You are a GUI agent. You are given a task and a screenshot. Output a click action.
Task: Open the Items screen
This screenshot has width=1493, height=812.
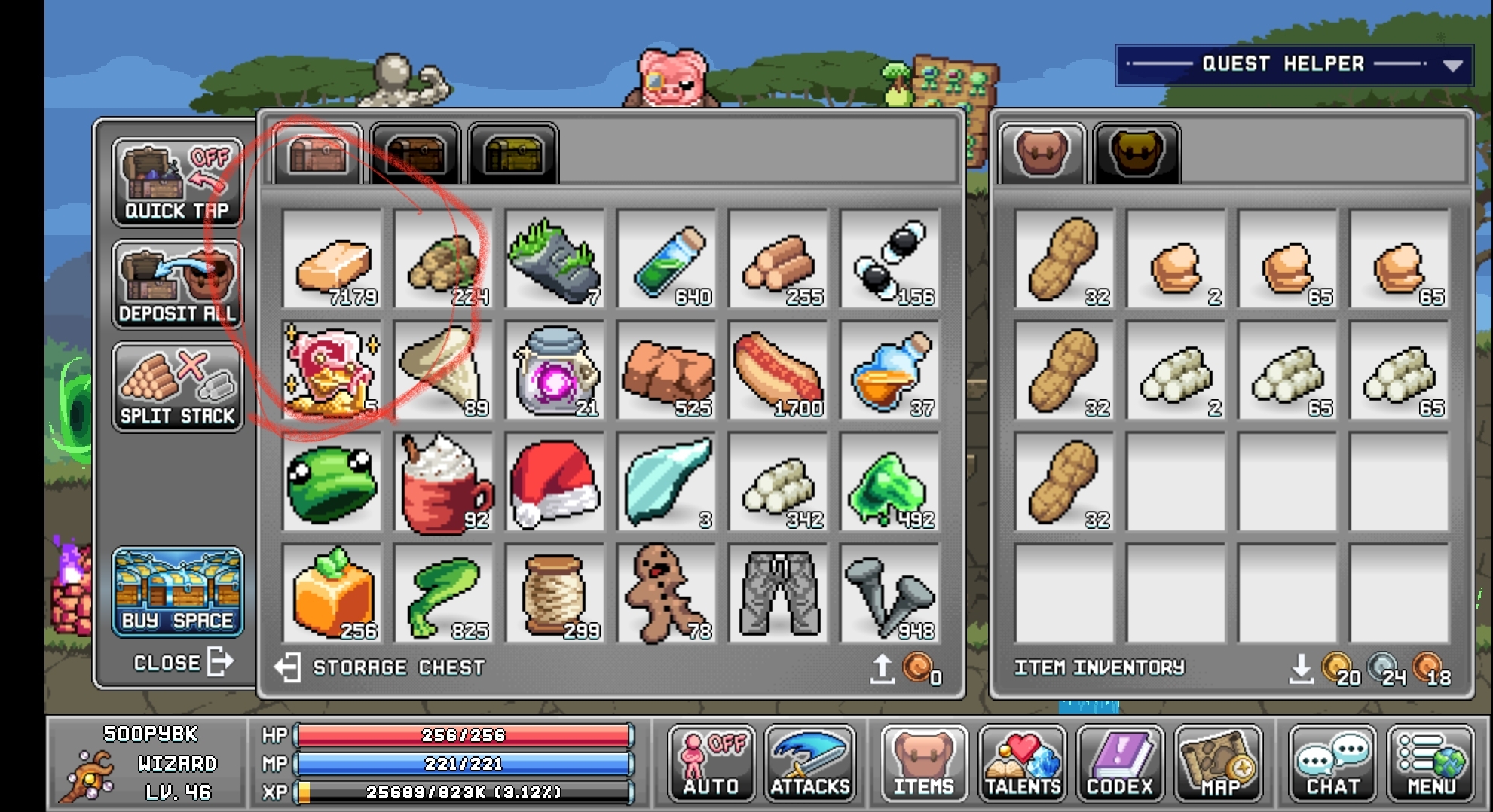pyautogui.click(x=922, y=764)
